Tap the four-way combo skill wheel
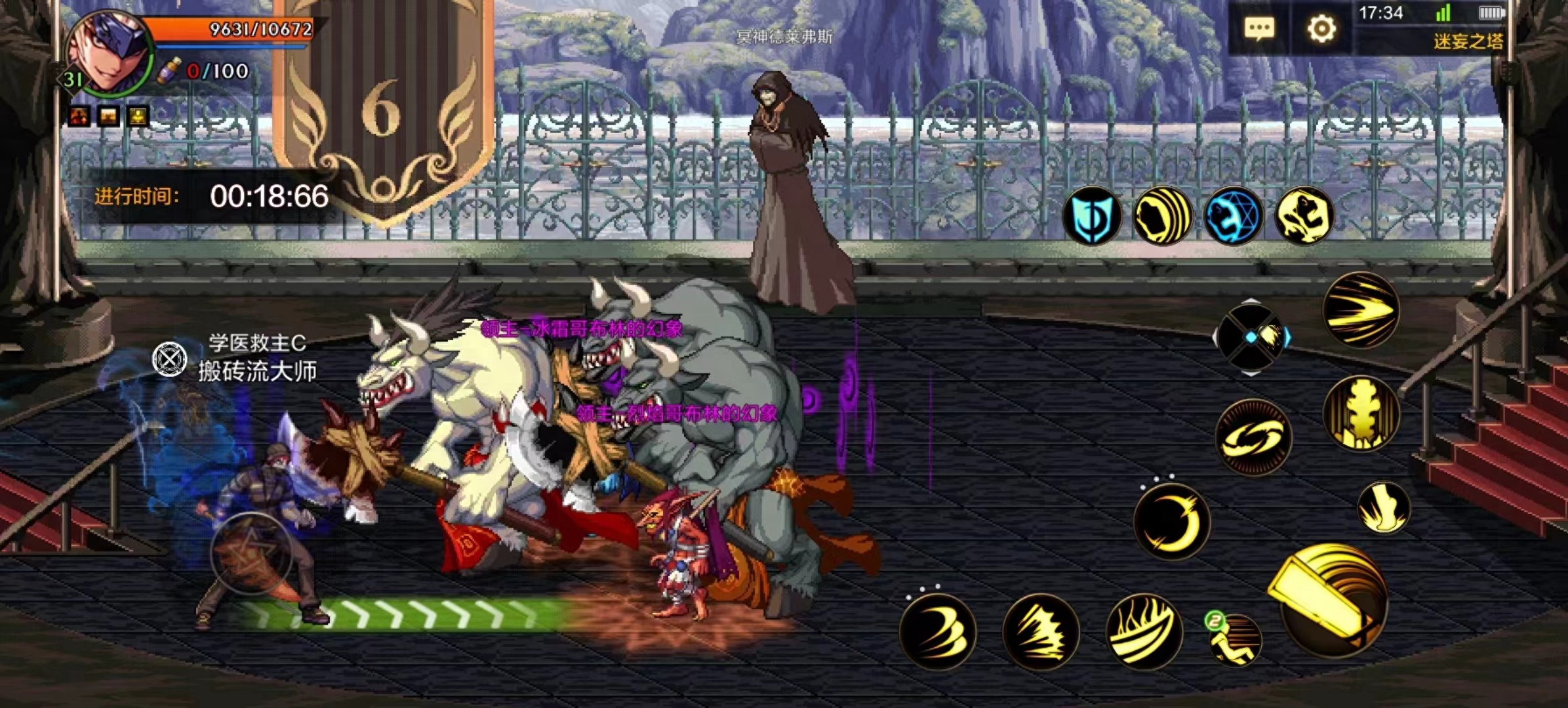This screenshot has width=1568, height=708. (1251, 337)
